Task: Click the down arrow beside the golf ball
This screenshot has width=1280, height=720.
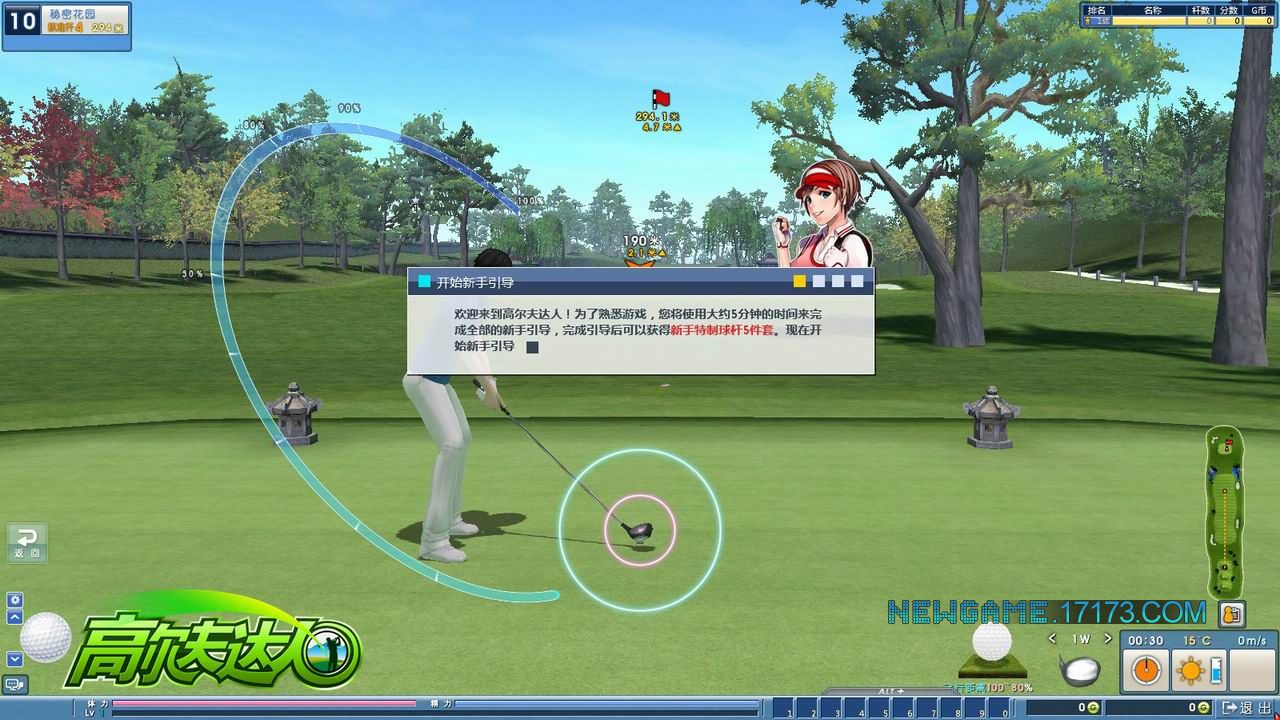Action: [15, 659]
